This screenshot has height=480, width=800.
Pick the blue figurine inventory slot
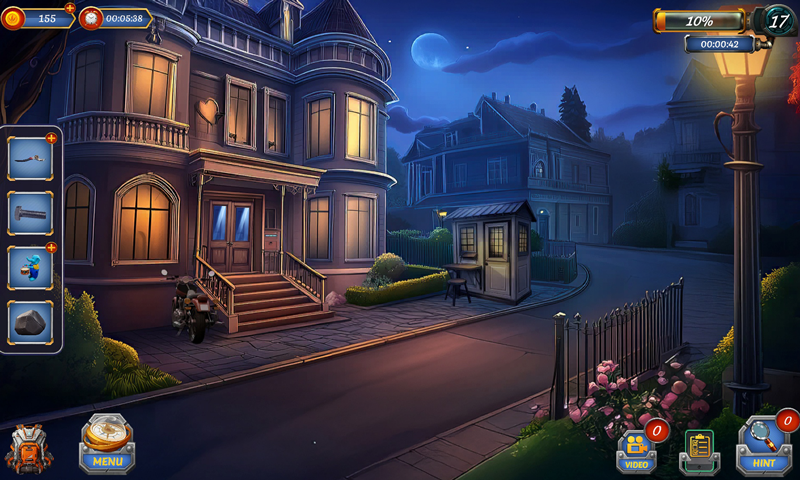(30, 267)
